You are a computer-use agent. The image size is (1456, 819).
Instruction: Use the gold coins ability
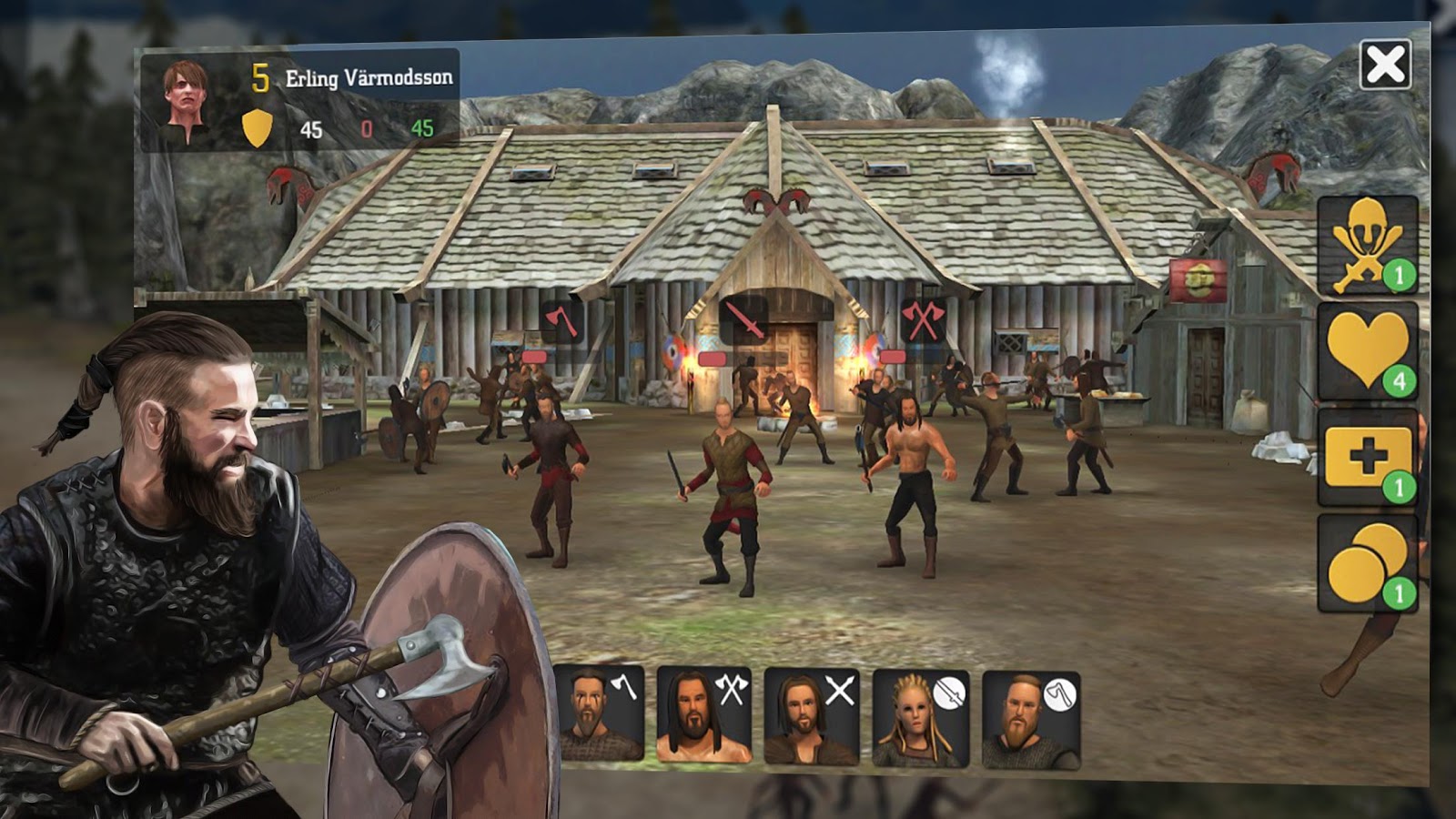click(1367, 563)
